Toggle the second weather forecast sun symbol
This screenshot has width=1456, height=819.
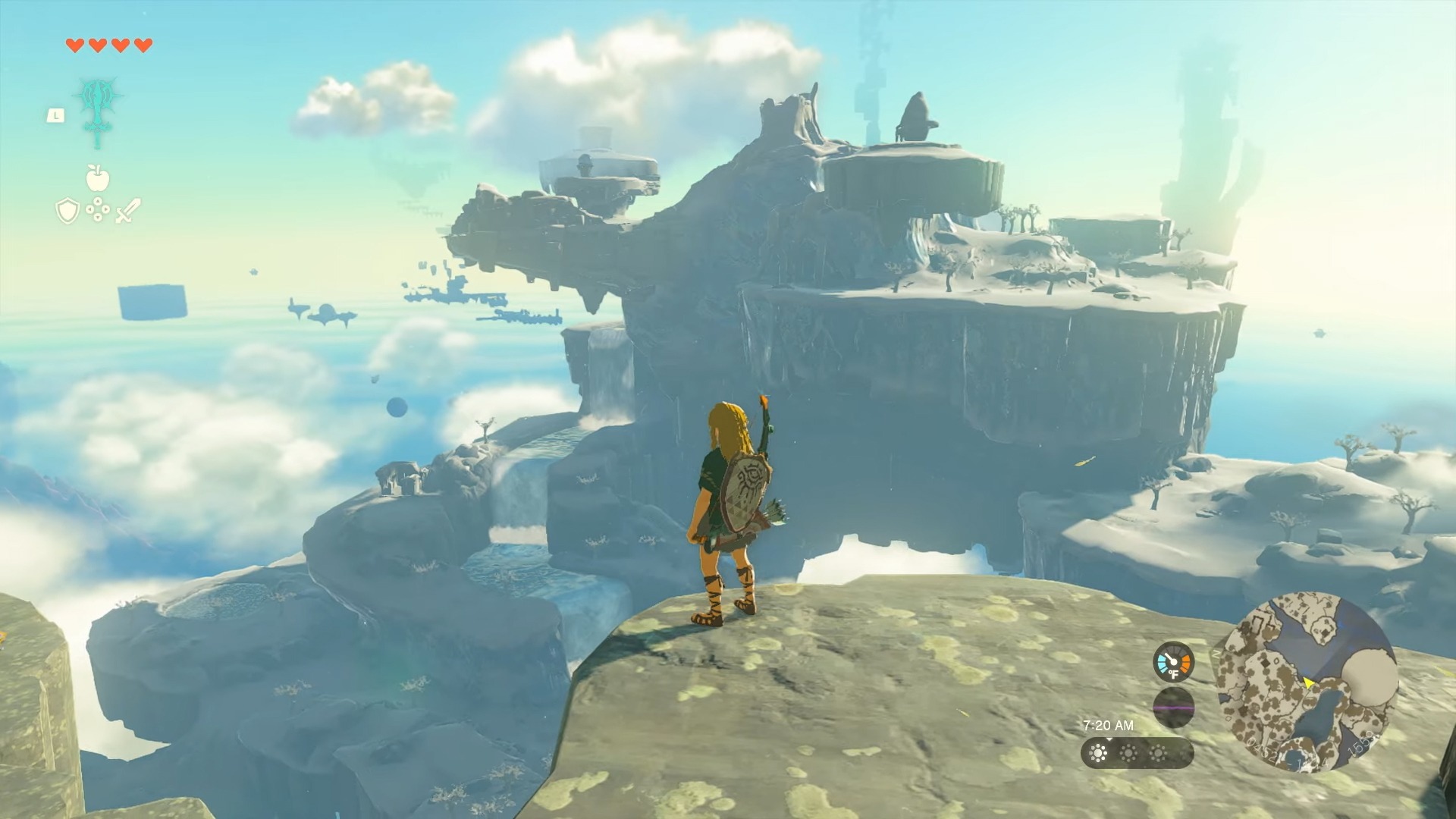coord(1129,753)
